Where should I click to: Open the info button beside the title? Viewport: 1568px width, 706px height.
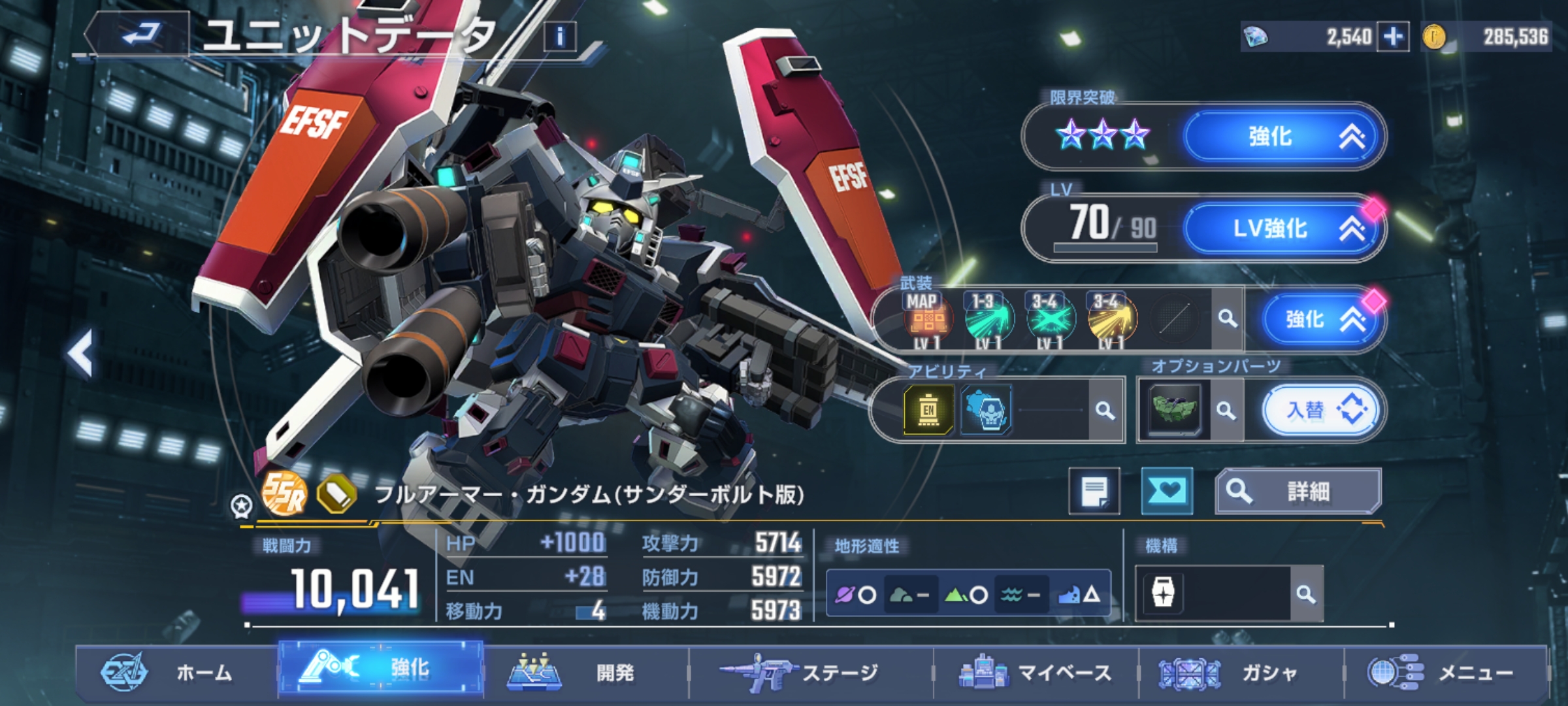(x=560, y=37)
